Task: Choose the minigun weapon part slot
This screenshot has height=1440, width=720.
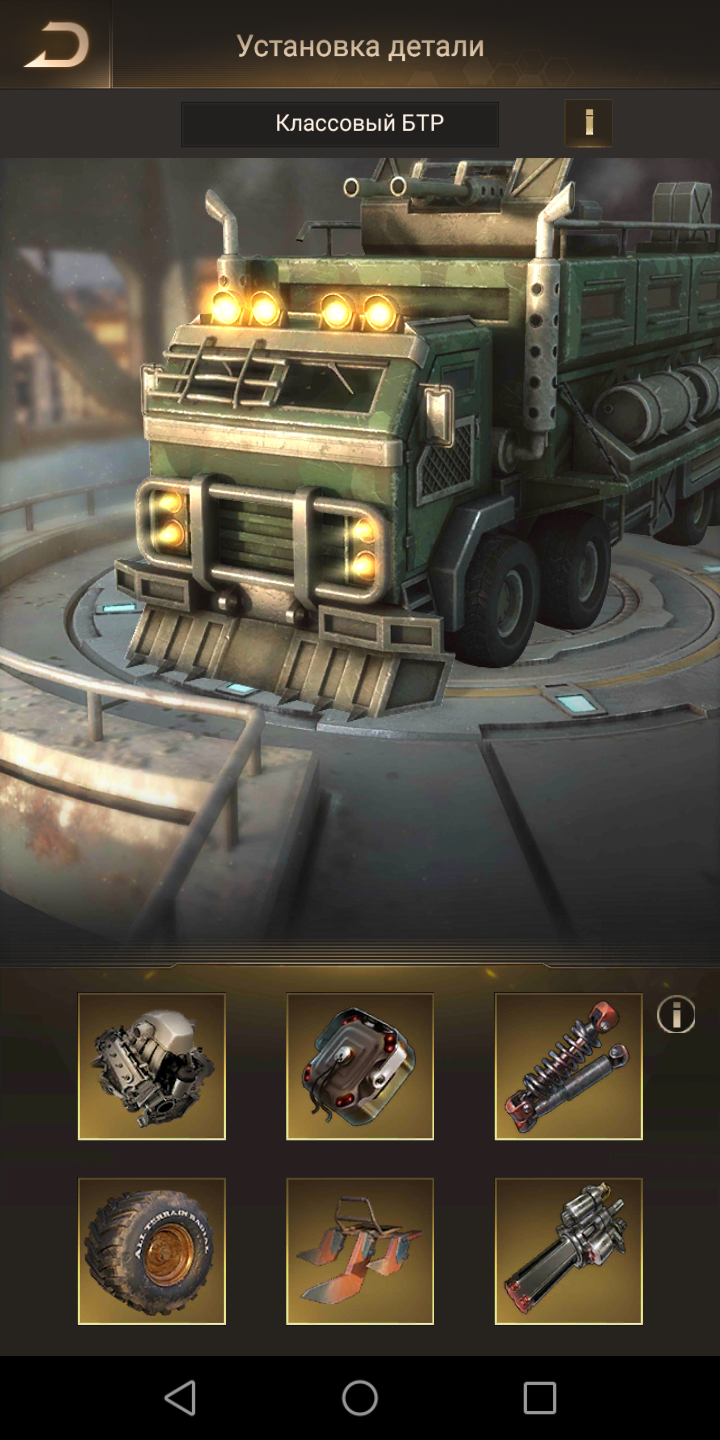Action: [x=568, y=1251]
